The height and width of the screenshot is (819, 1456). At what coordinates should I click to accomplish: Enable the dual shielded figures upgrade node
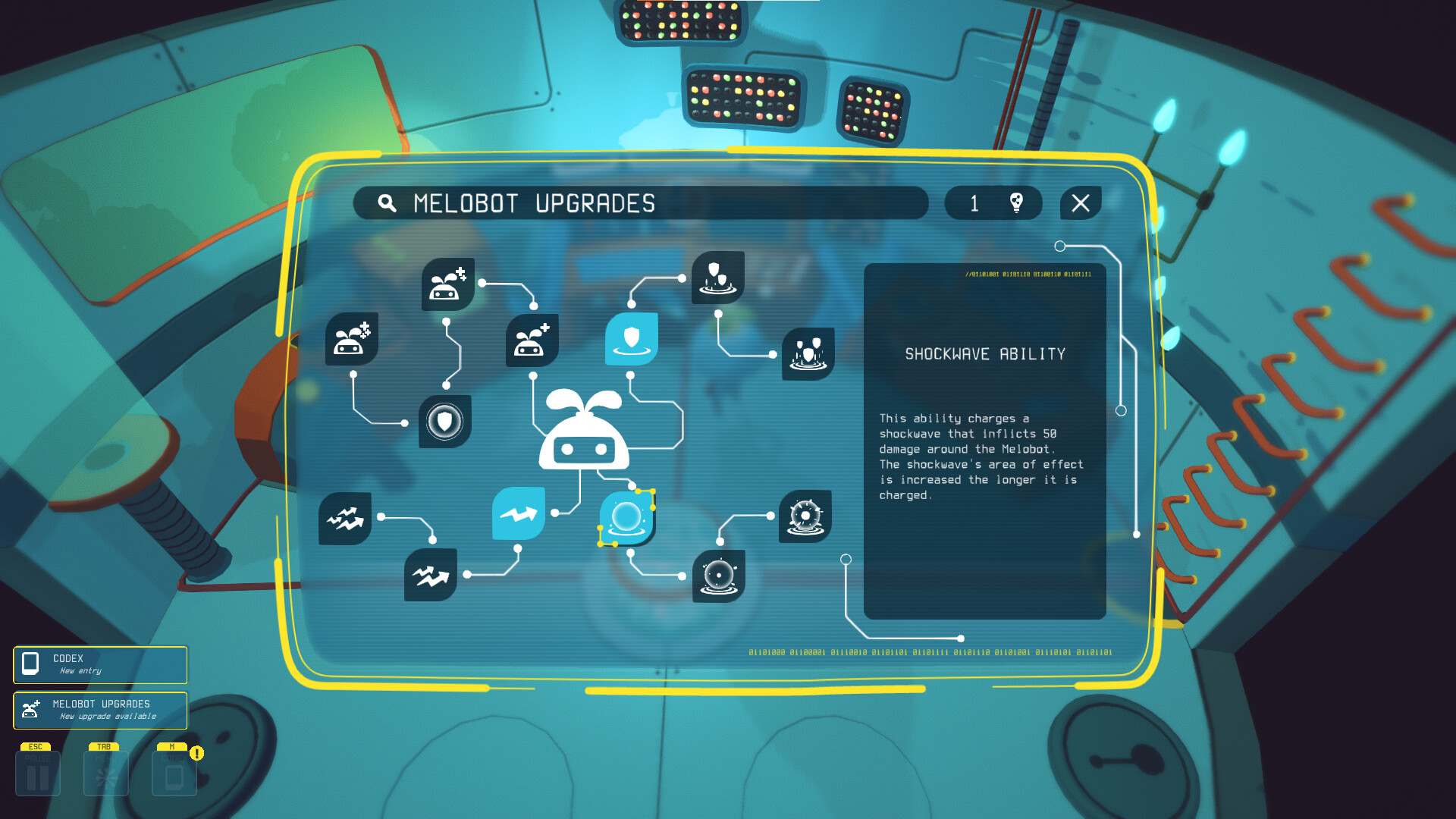click(x=806, y=351)
